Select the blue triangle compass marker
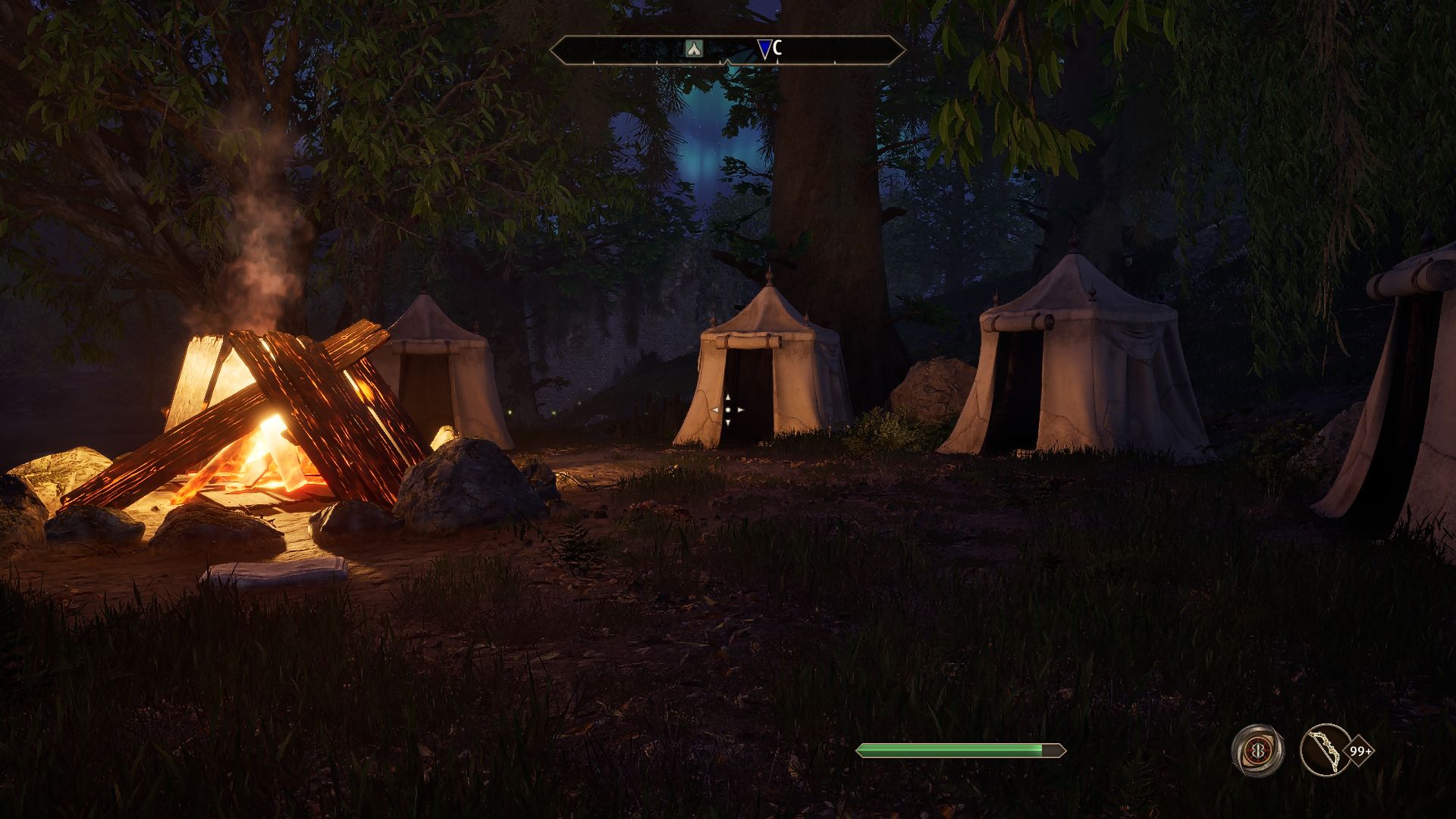Viewport: 1456px width, 819px height. click(764, 50)
